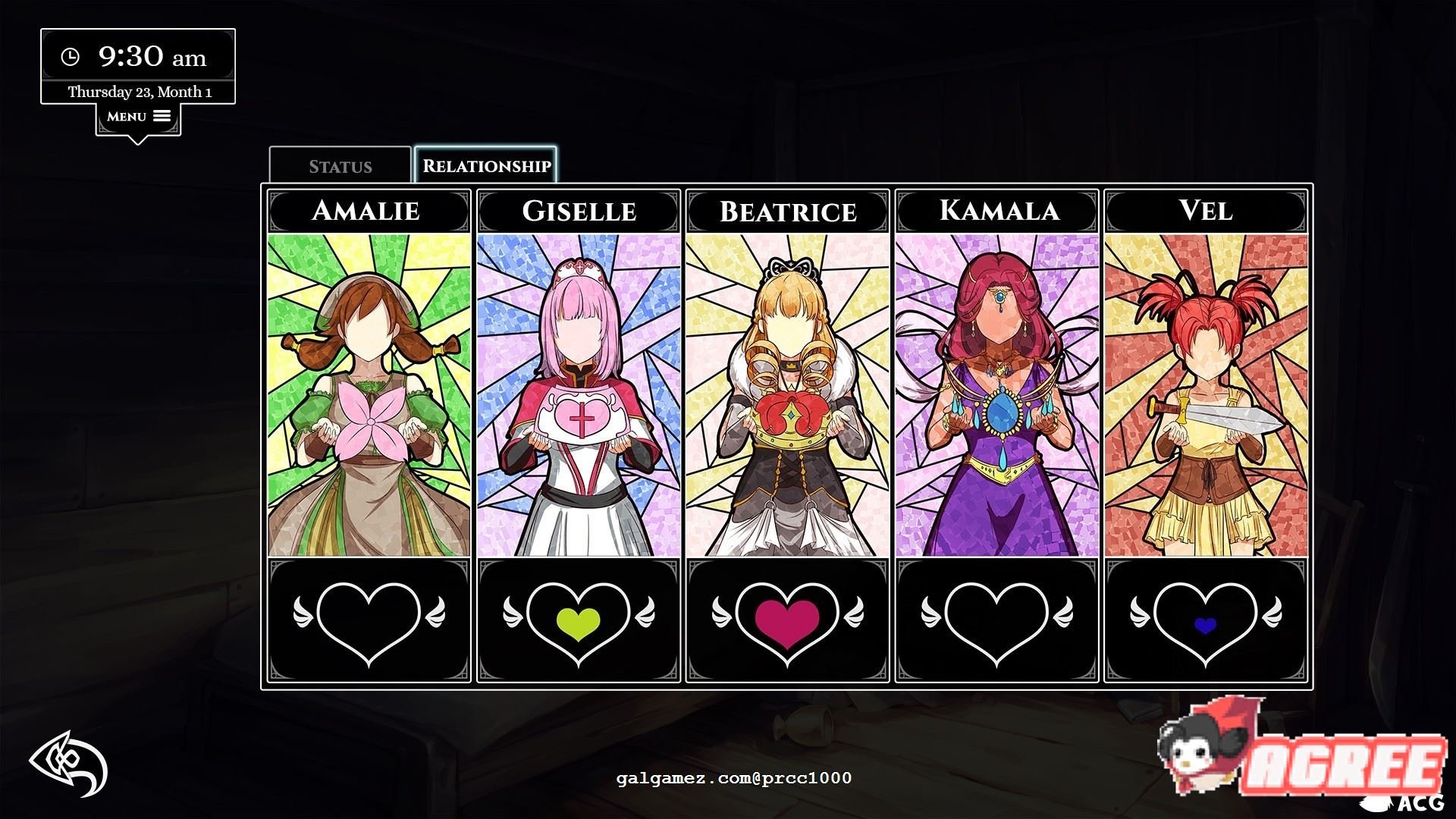Open the Menu dropdown
This screenshot has height=819, width=1456.
[x=138, y=117]
